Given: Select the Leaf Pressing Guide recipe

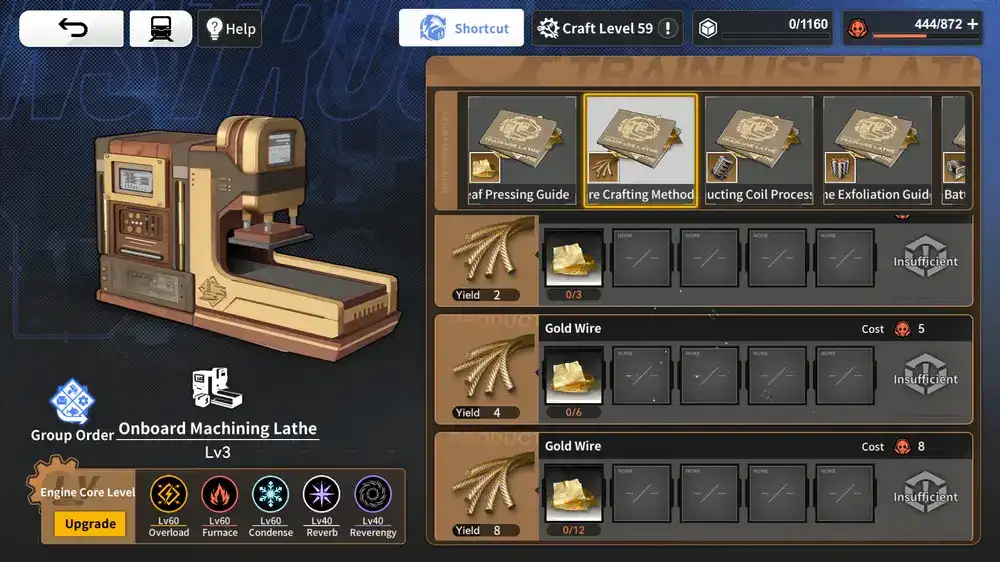Looking at the screenshot, I should click(x=522, y=150).
